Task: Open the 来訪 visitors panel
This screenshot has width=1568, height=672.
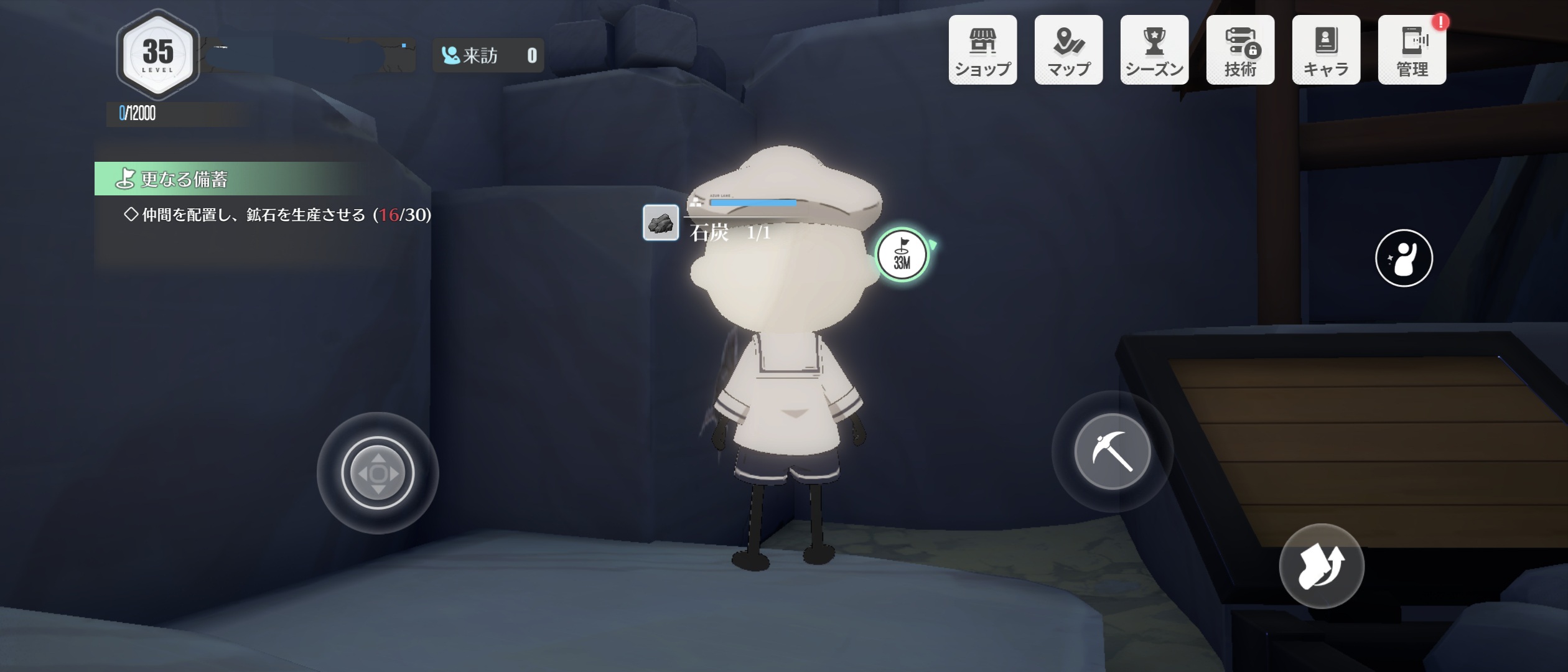Action: pos(488,55)
